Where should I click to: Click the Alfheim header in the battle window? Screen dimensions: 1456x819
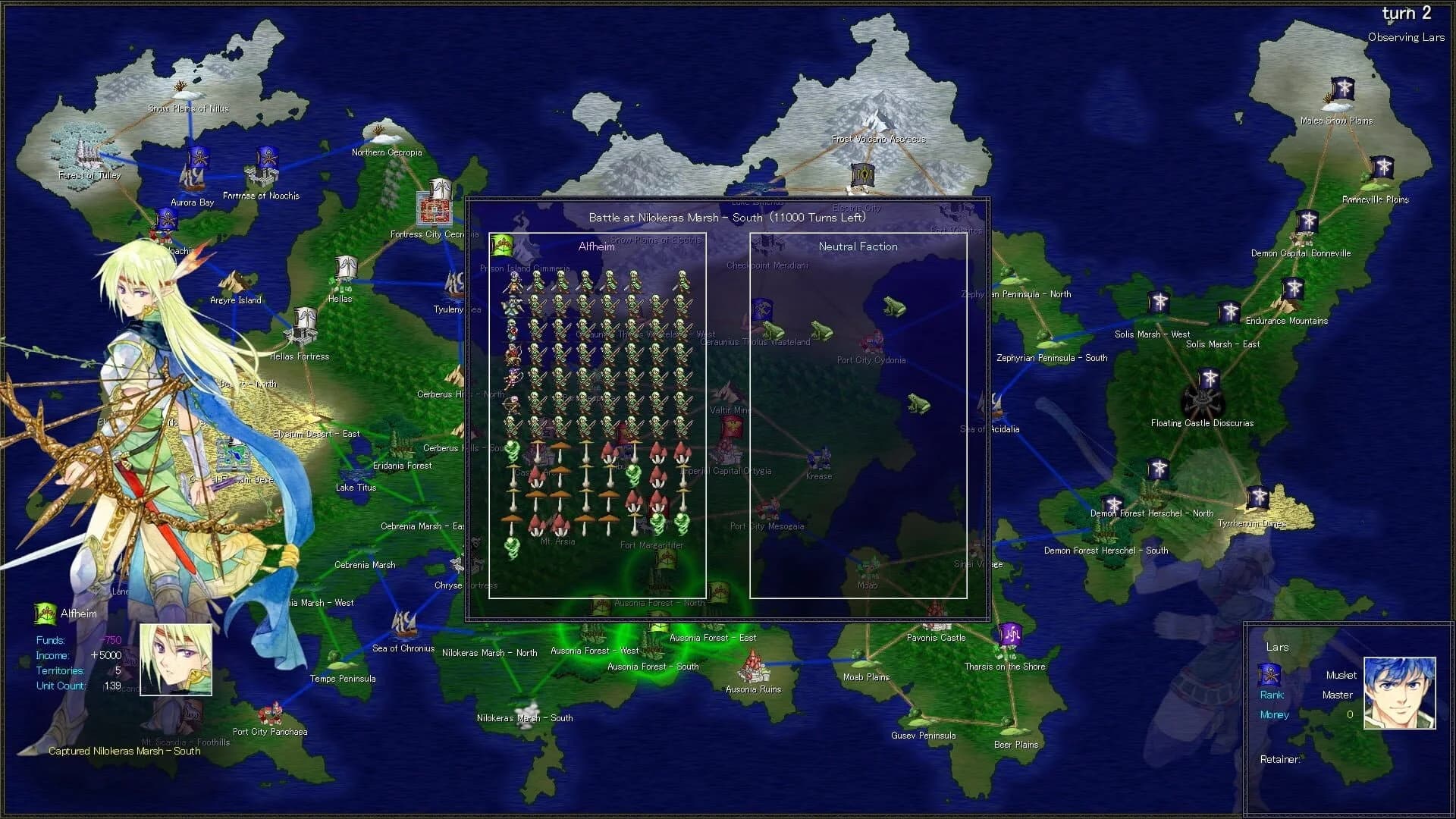[x=596, y=246]
